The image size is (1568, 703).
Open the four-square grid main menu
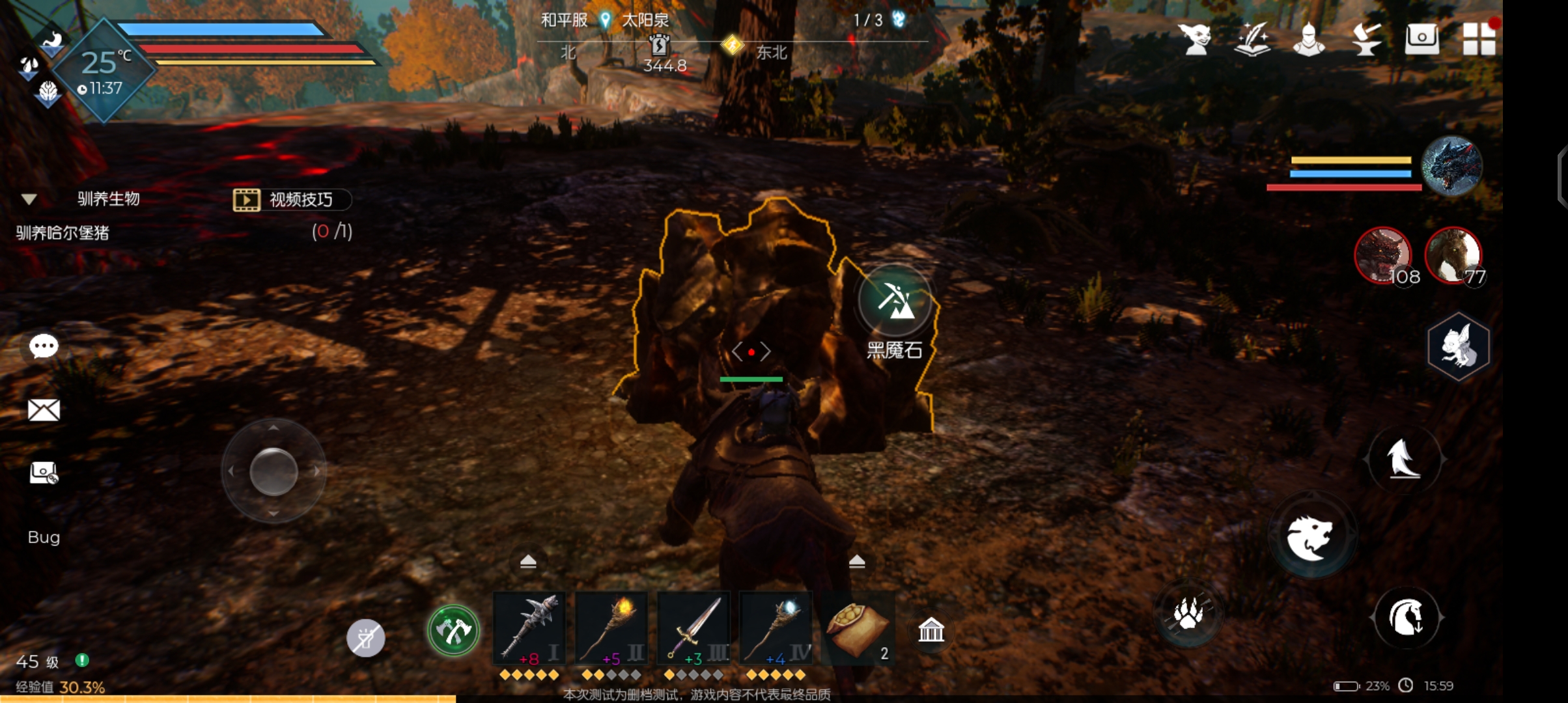pyautogui.click(x=1478, y=39)
